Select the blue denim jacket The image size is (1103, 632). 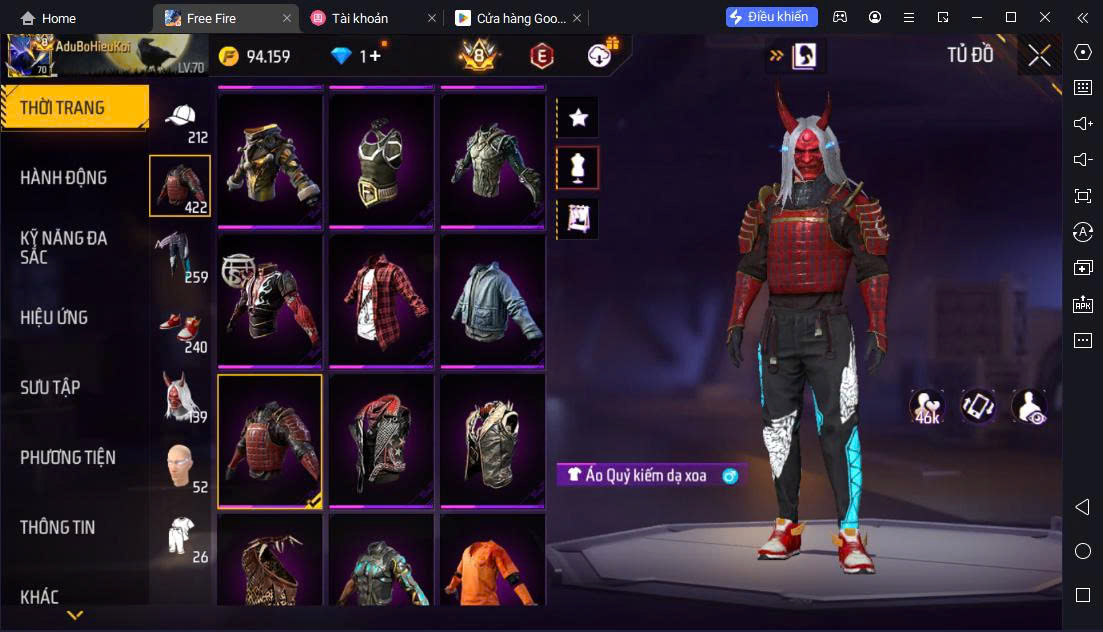click(492, 298)
